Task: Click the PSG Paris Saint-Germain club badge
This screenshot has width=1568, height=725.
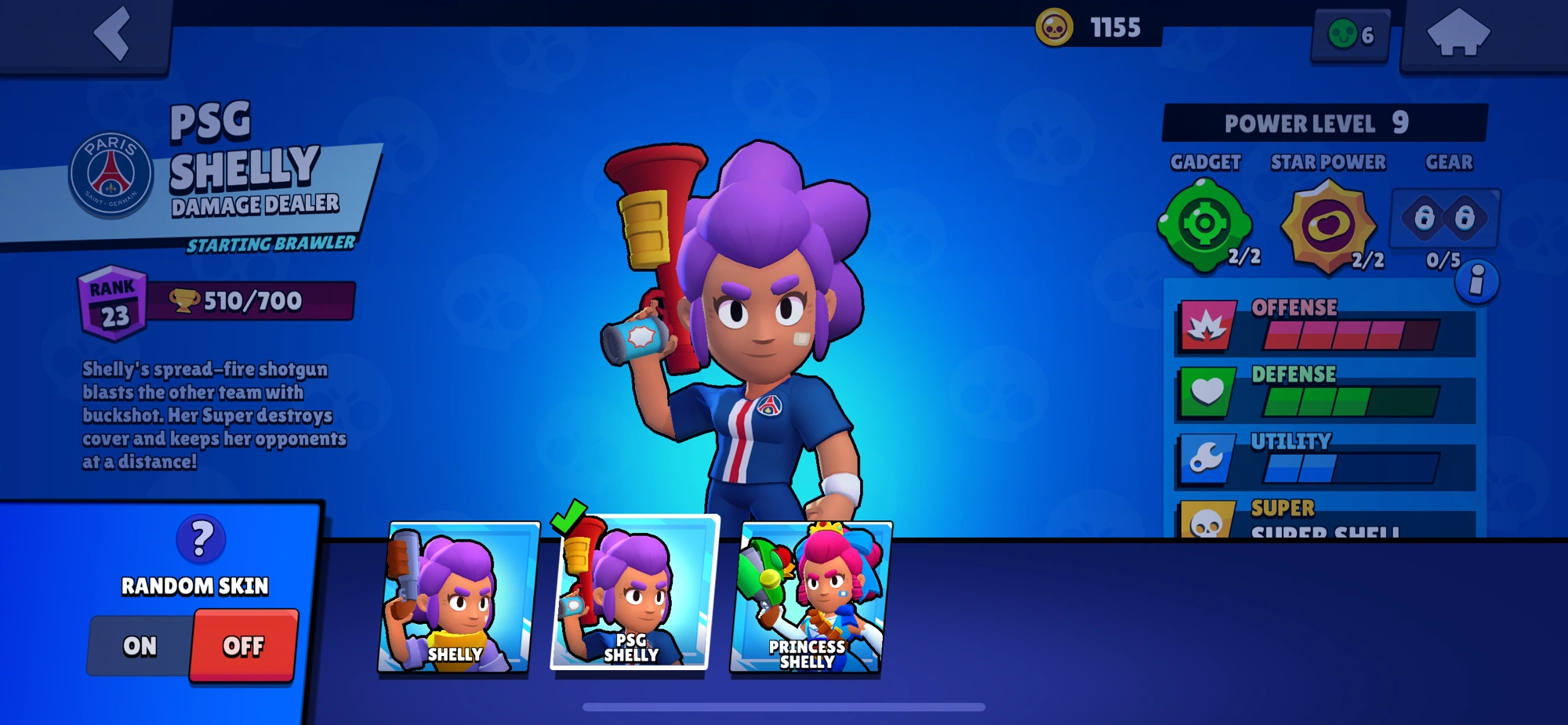Action: pos(110,172)
